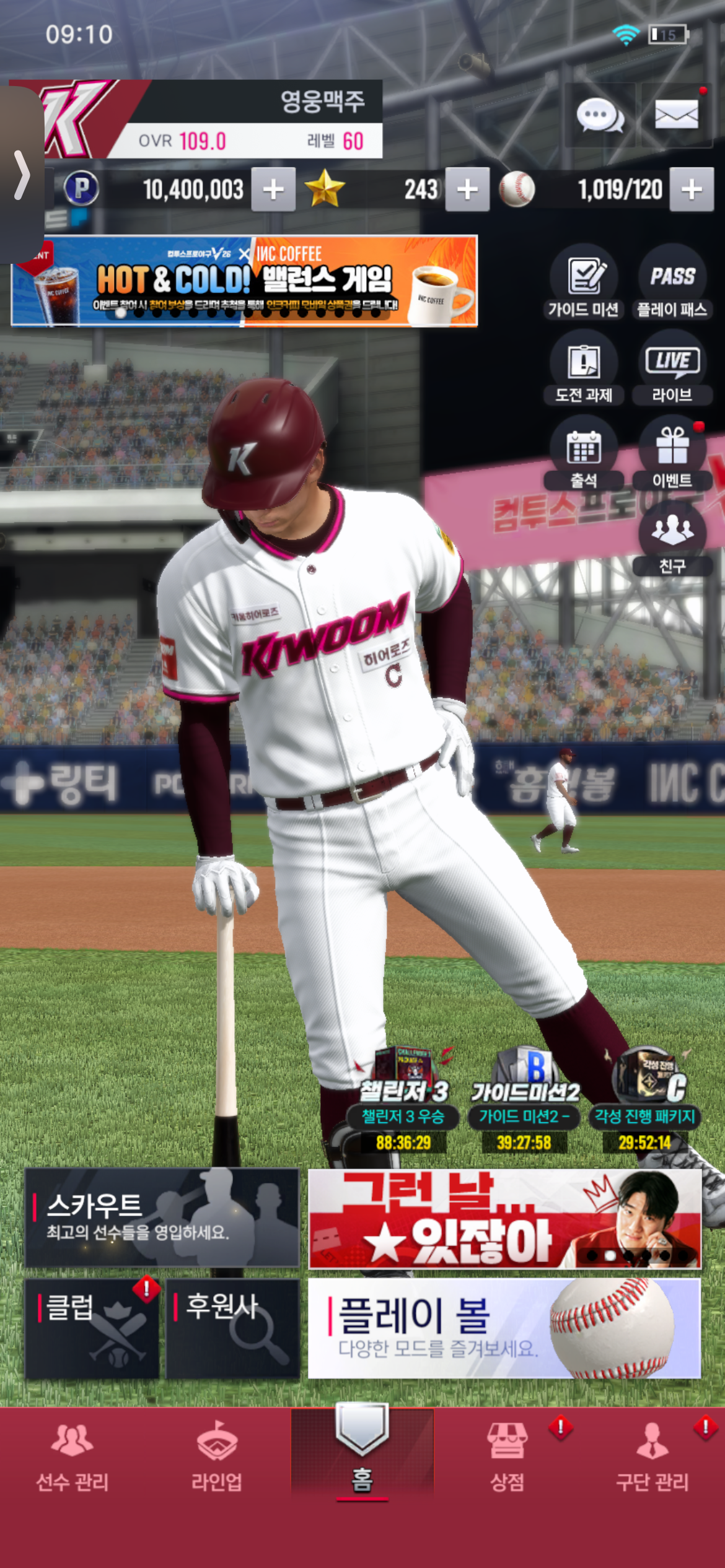Image resolution: width=725 pixels, height=1568 pixels.
Task: Refill baseballs with the plus button
Action: [692, 189]
